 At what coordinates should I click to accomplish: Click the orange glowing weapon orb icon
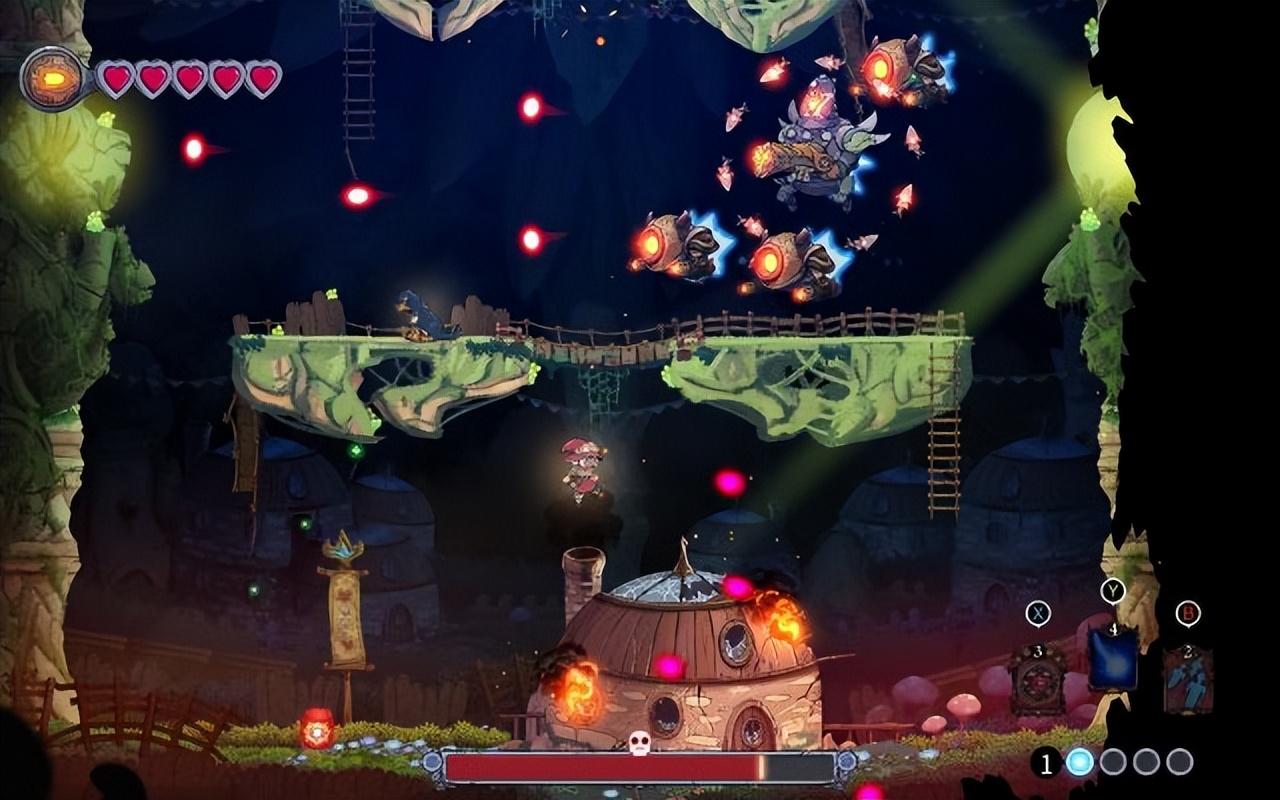pos(52,78)
